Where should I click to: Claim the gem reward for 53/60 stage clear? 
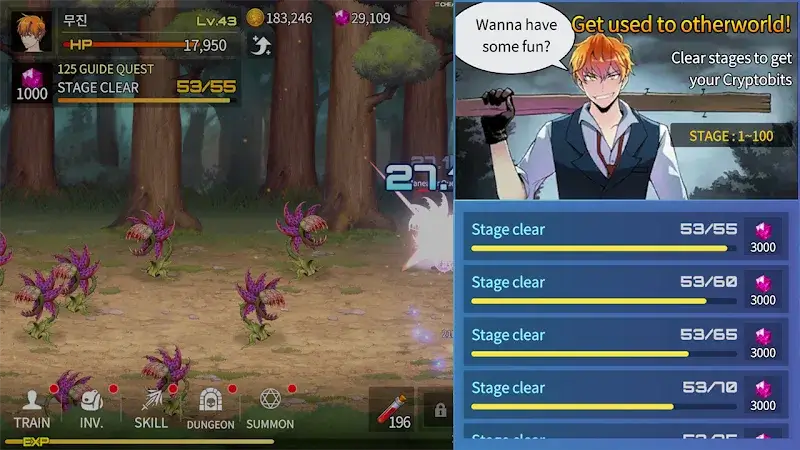tap(763, 289)
